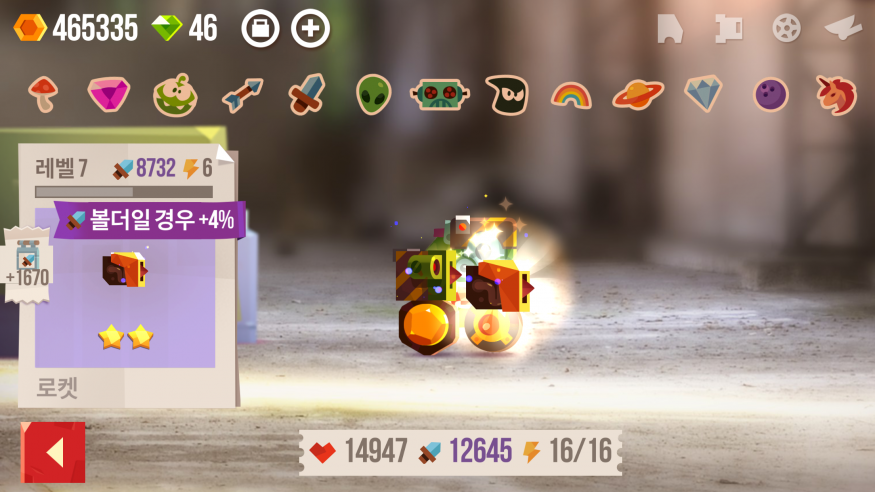Viewport: 875px width, 492px height.
Task: Select the arrow sticker
Action: (x=242, y=94)
